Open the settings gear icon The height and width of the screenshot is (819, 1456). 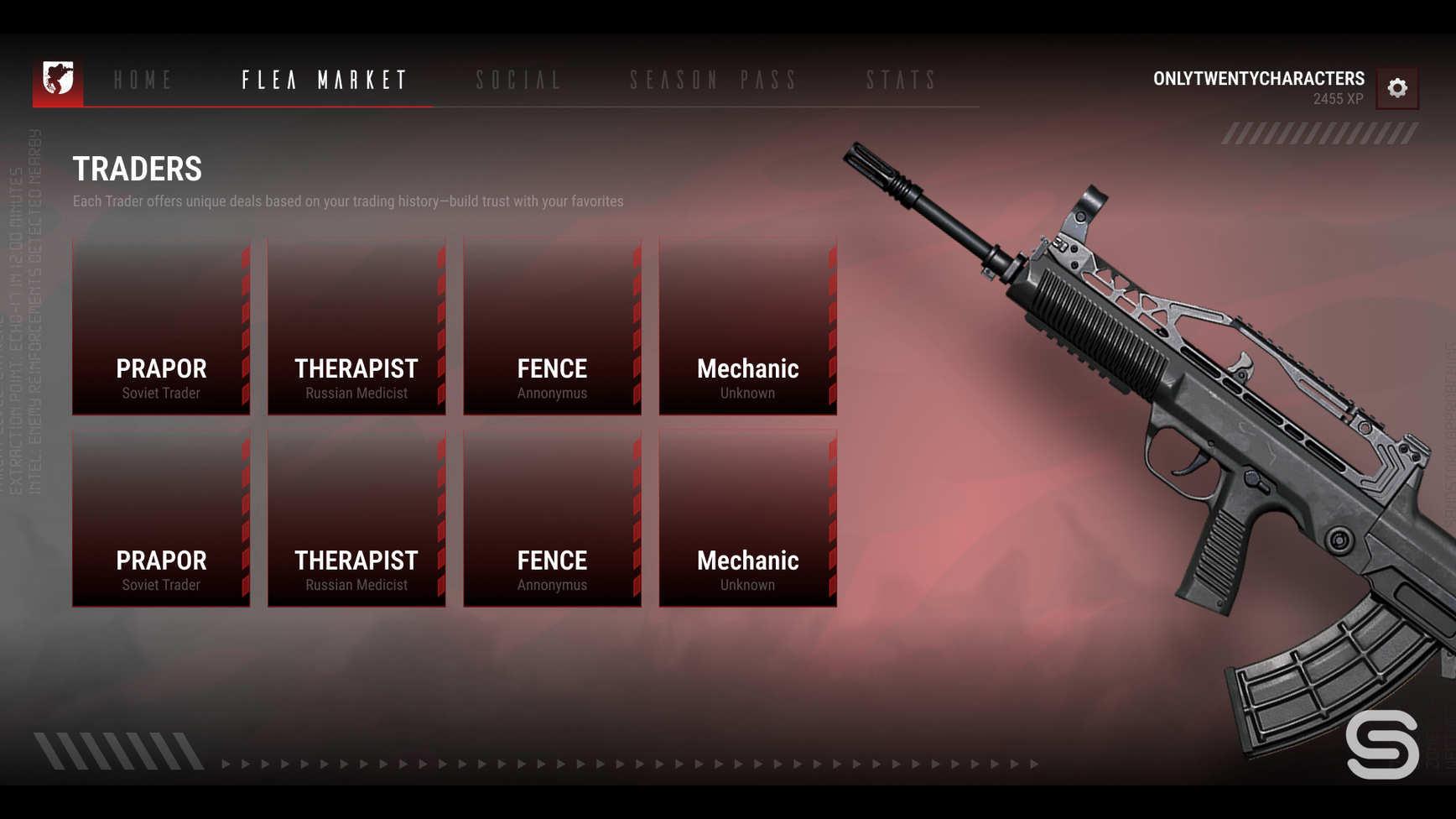point(1398,87)
